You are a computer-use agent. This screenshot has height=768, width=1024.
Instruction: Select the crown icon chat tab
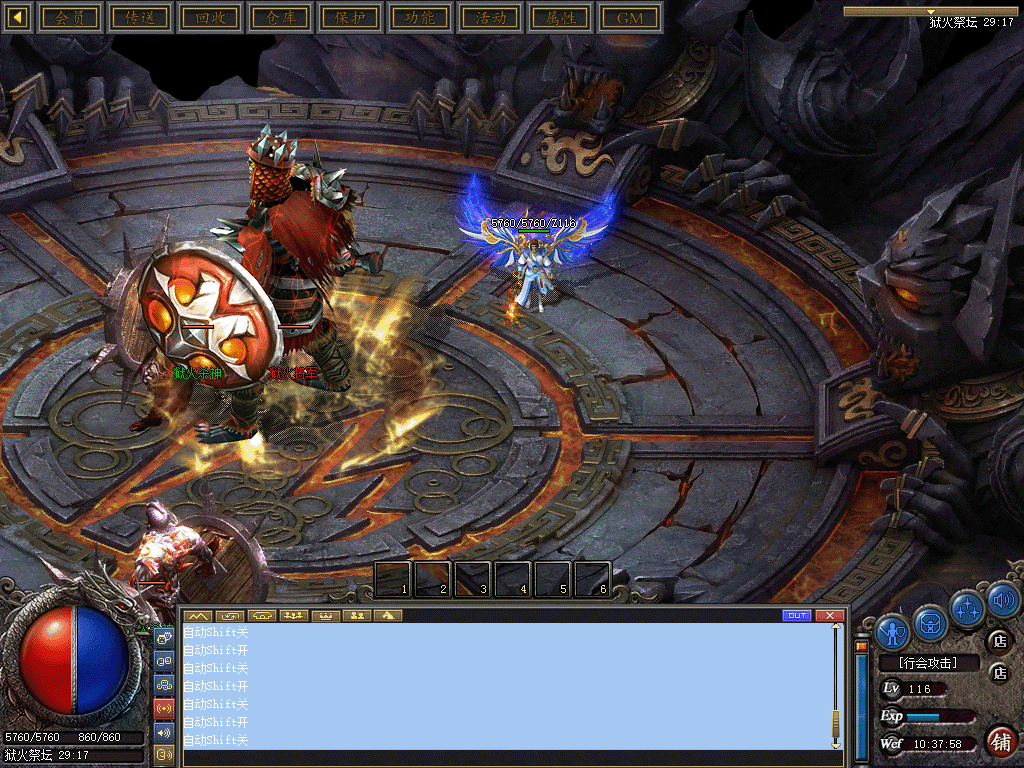[x=325, y=615]
